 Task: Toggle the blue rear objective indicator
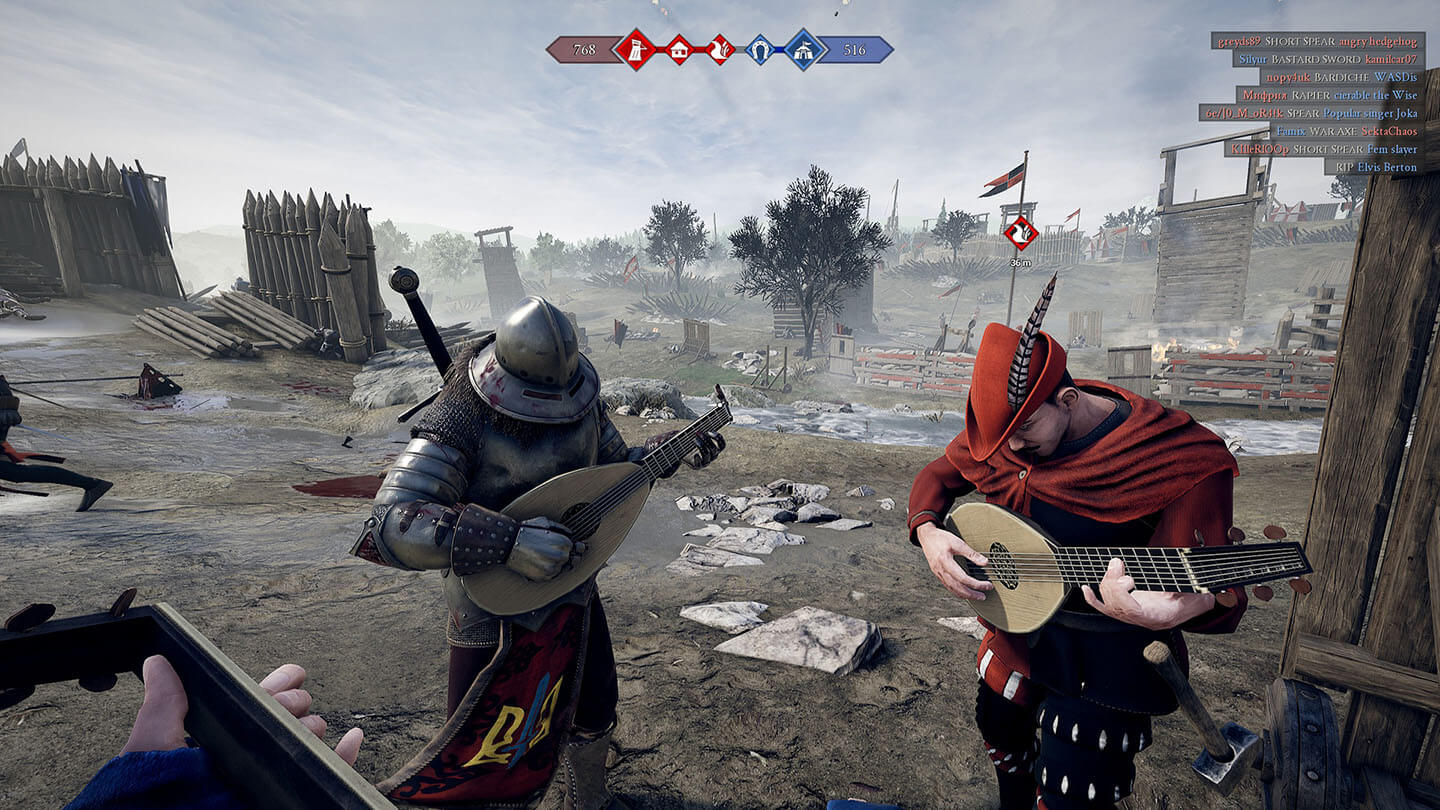[x=804, y=49]
